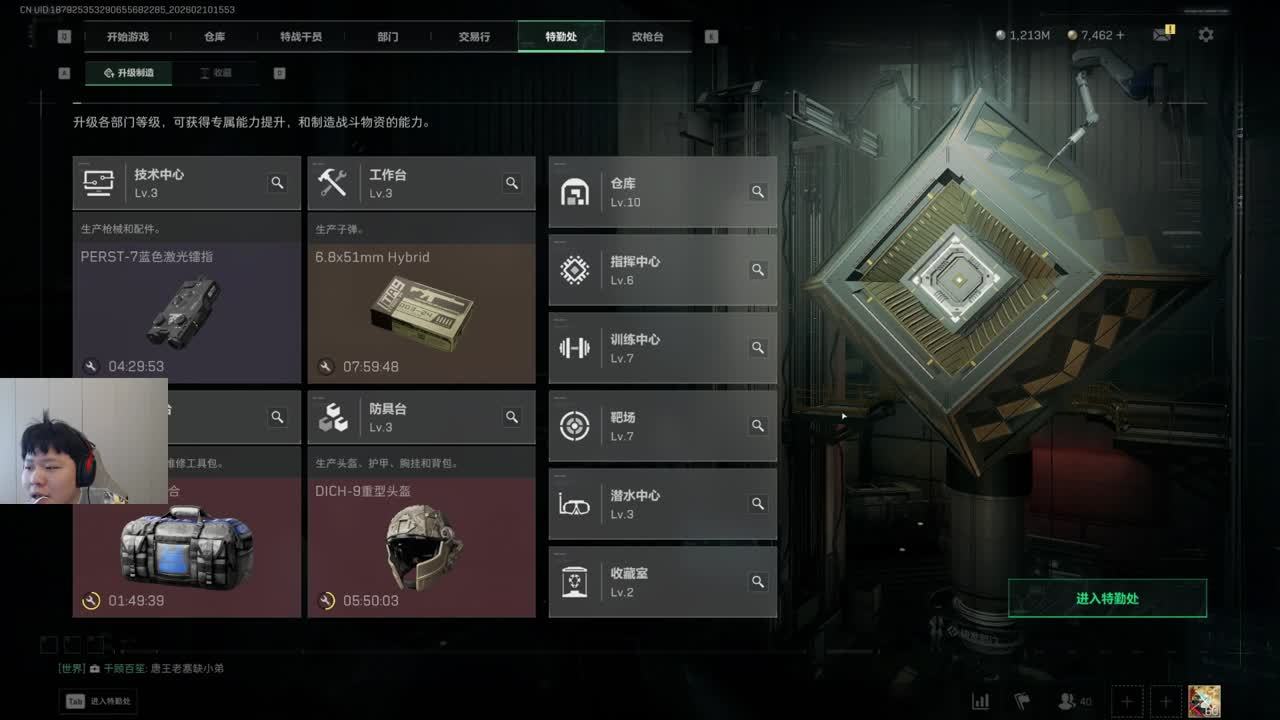Select the 升级制造 sub-tab
The height and width of the screenshot is (720, 1280).
129,73
